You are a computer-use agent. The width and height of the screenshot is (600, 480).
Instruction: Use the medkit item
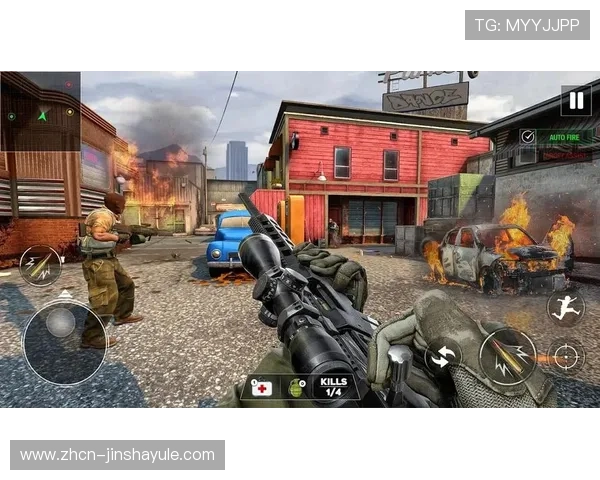point(262,387)
